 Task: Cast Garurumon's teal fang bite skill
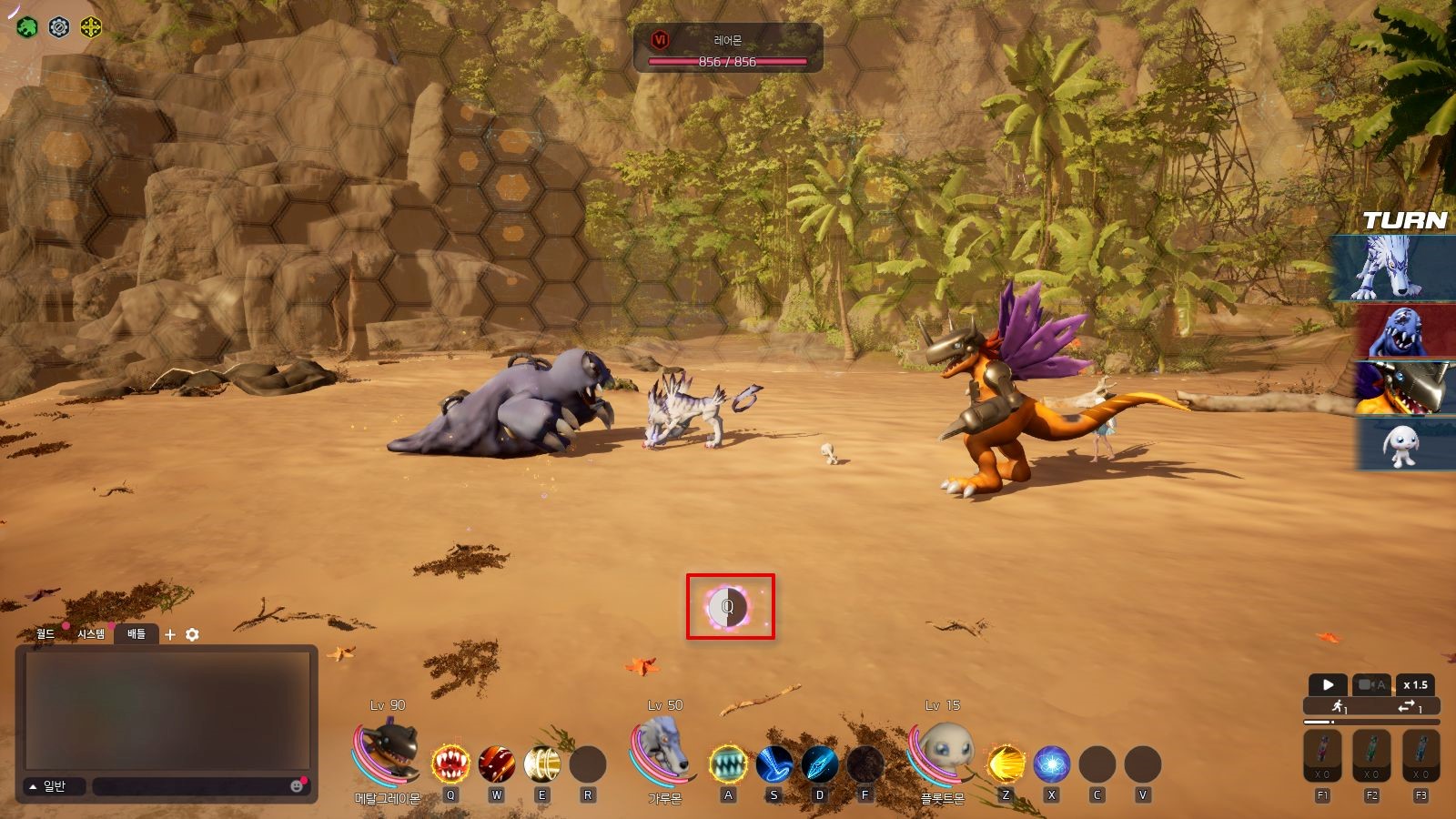pyautogui.click(x=728, y=763)
